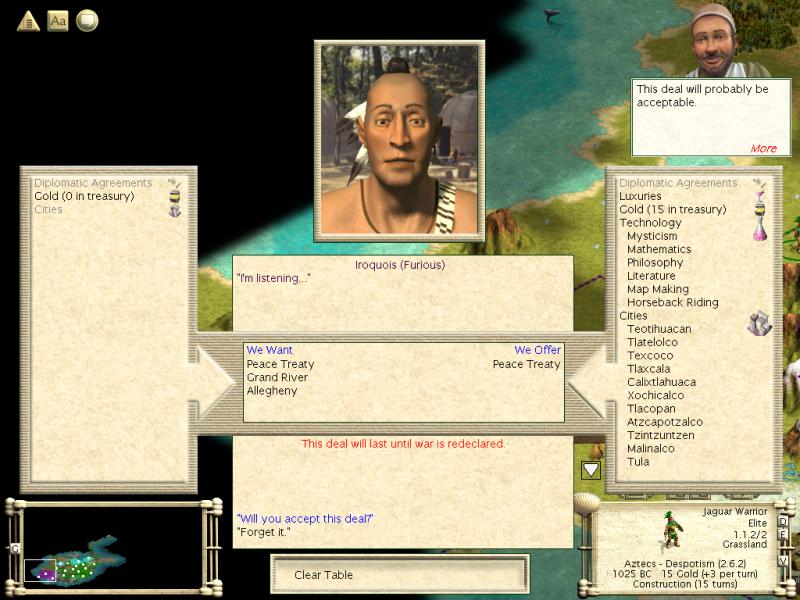Select Mysticism from their technology list
Image resolution: width=800 pixels, height=600 pixels.
652,236
